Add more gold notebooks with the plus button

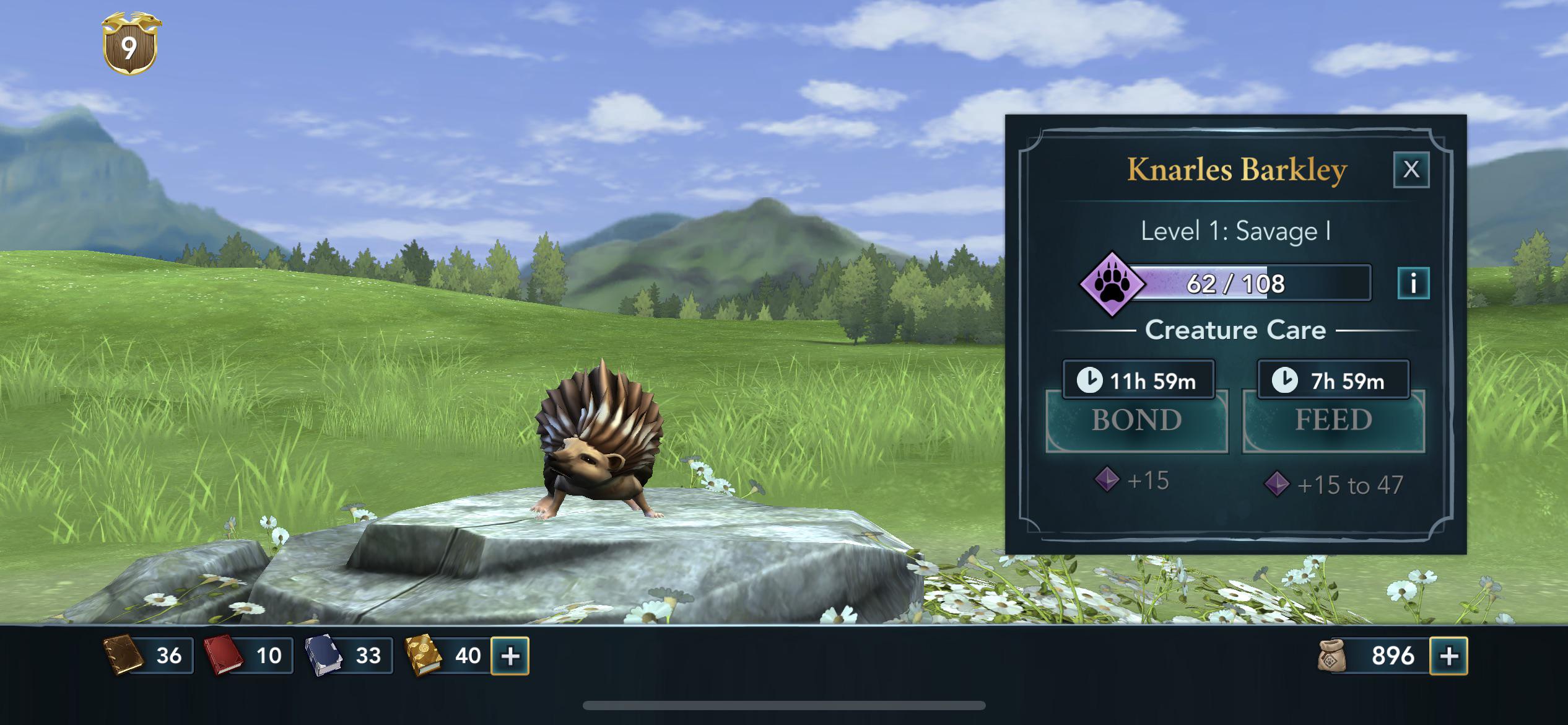coord(510,656)
